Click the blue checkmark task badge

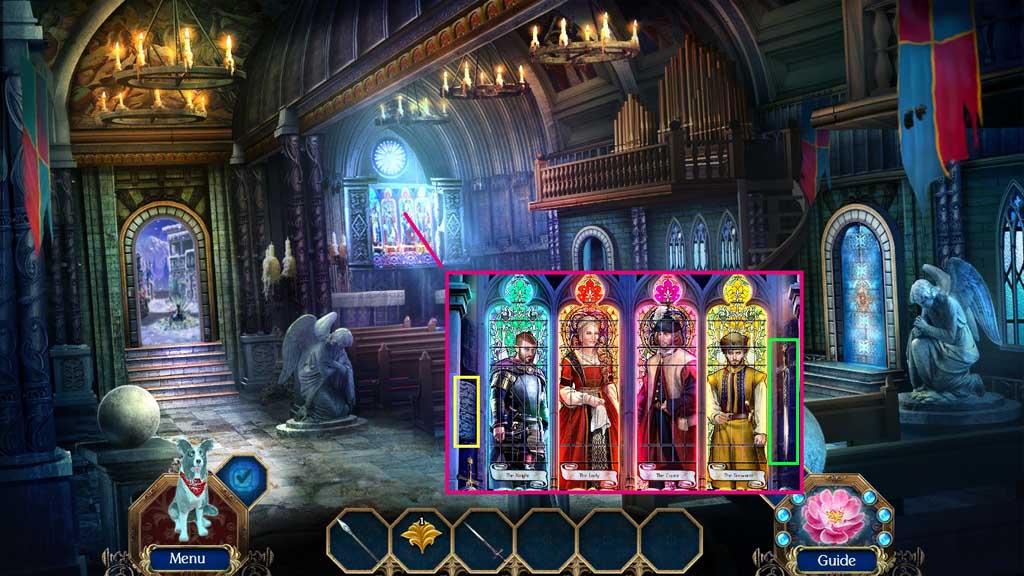pos(240,478)
